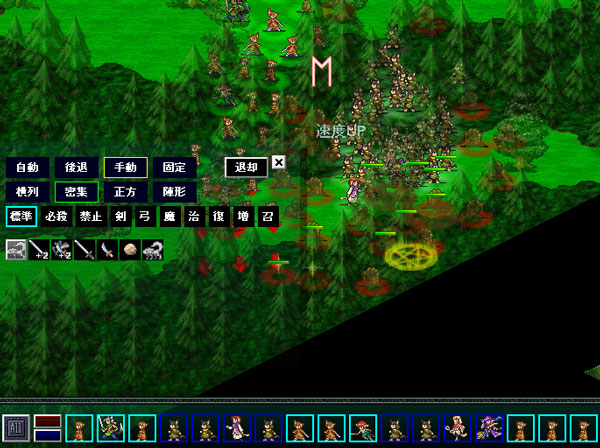The height and width of the screenshot is (448, 600).
Task: Toggle the 剣 sword skill filter
Action: [121, 216]
